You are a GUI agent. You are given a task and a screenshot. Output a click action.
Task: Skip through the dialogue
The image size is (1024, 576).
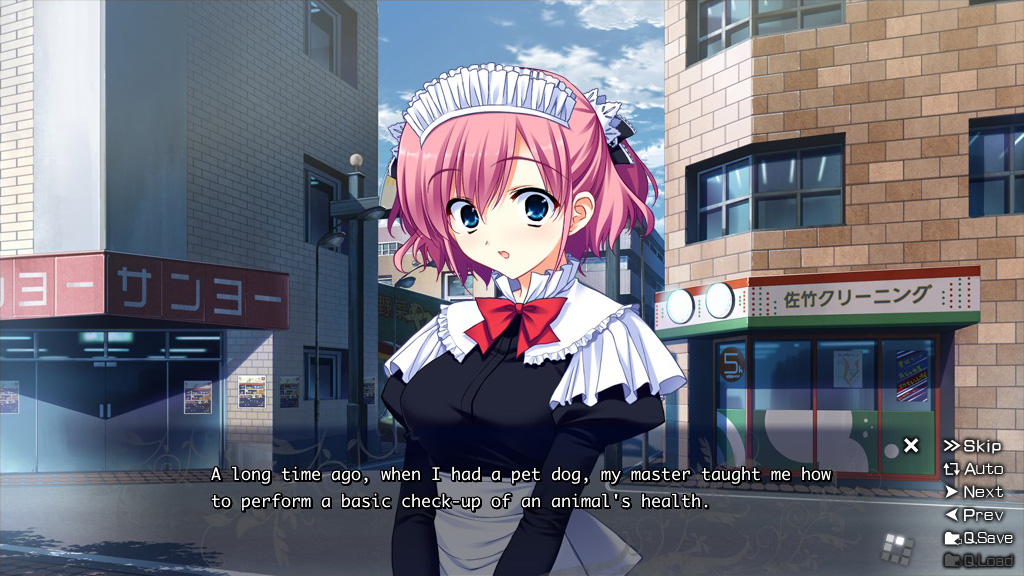972,446
